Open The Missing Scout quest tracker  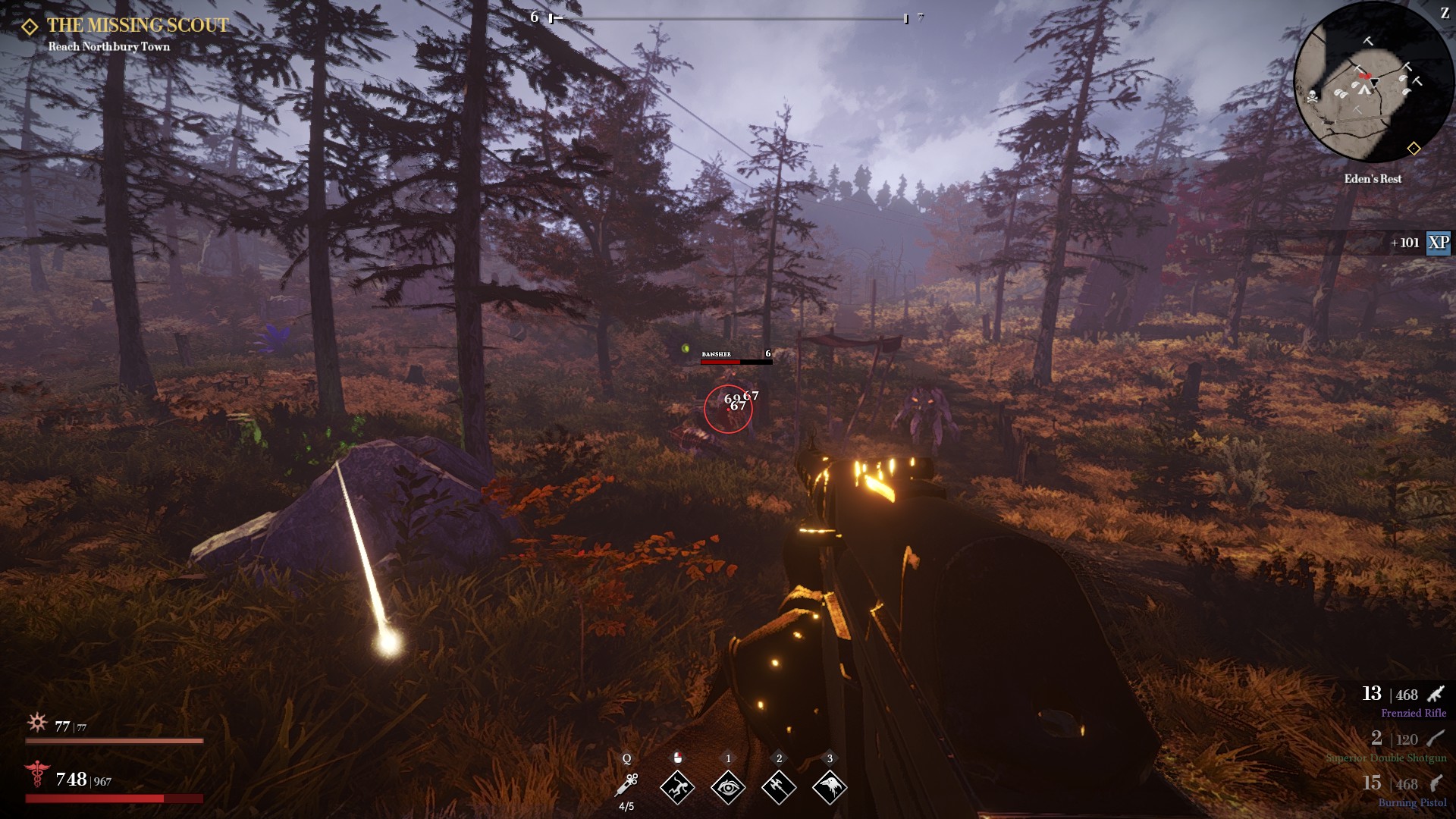[x=136, y=26]
